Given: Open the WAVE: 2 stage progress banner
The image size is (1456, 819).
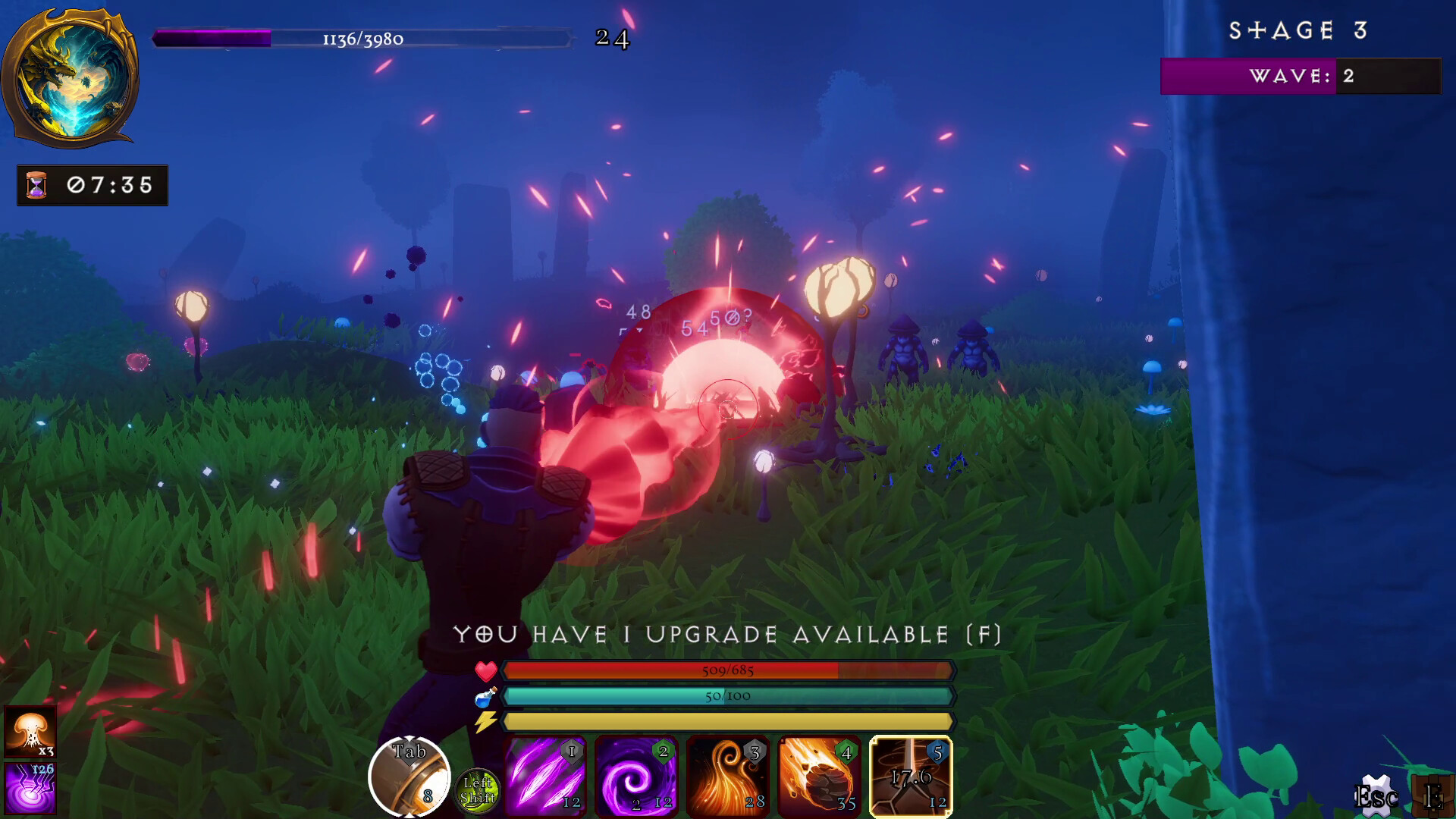Looking at the screenshot, I should pos(1301,77).
